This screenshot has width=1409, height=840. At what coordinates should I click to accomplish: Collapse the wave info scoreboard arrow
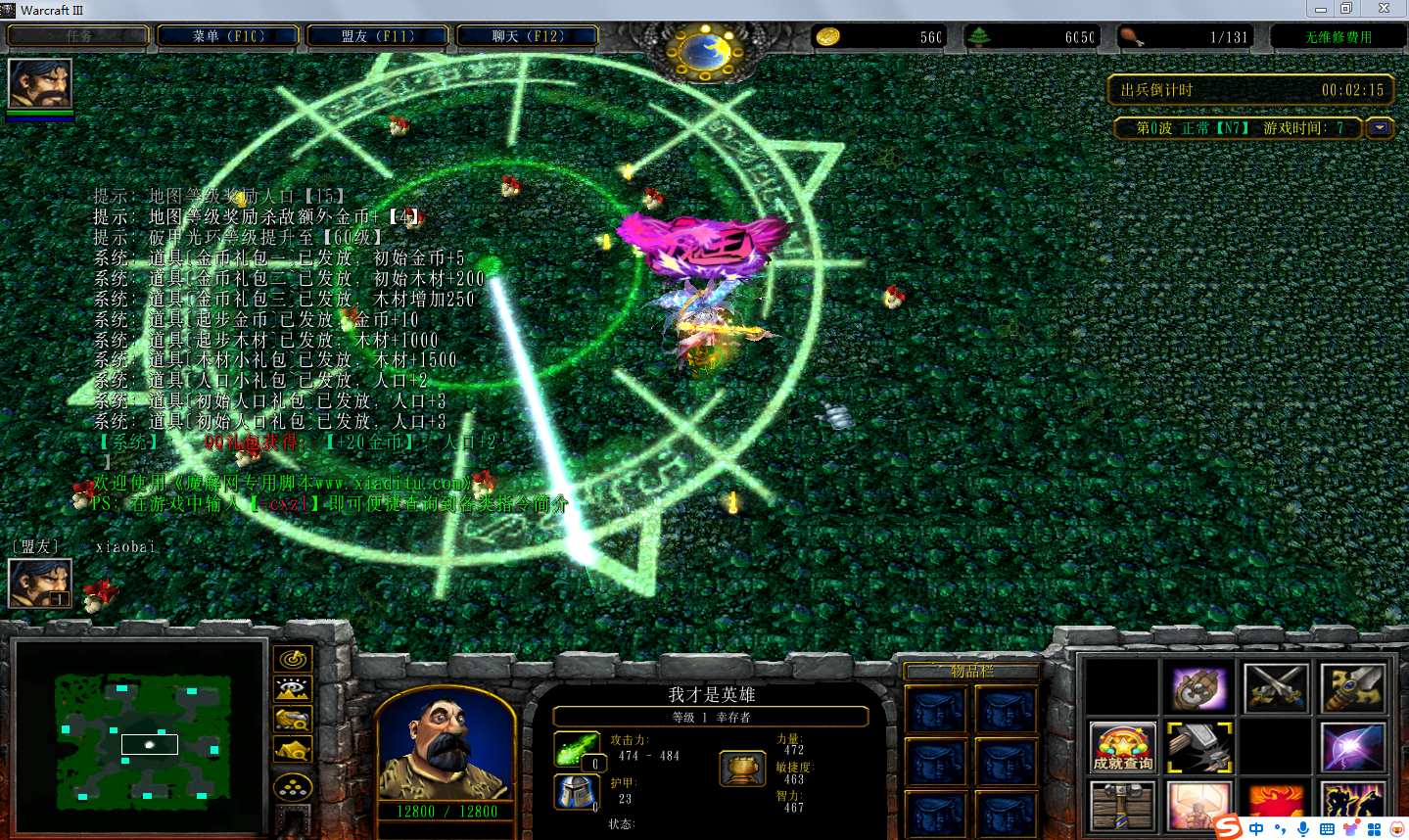pyautogui.click(x=1380, y=128)
